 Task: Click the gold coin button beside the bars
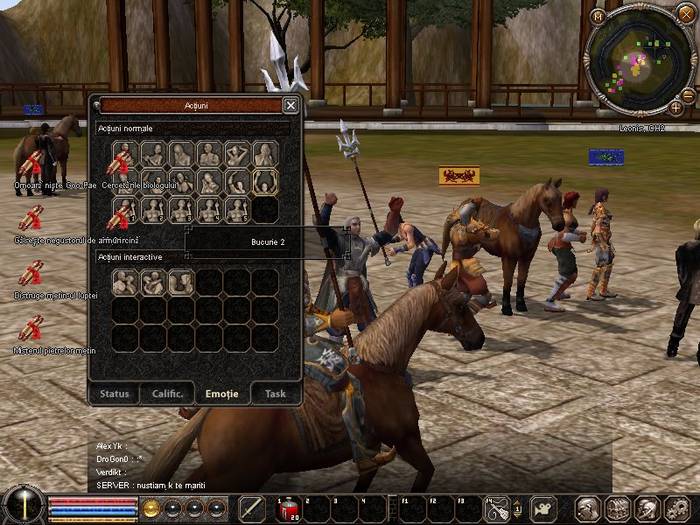pyautogui.click(x=152, y=509)
